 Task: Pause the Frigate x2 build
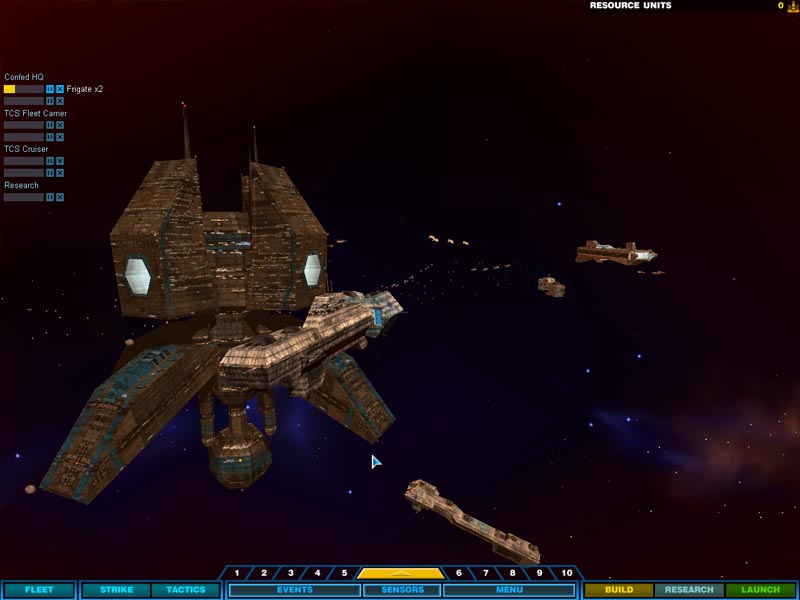[x=50, y=89]
